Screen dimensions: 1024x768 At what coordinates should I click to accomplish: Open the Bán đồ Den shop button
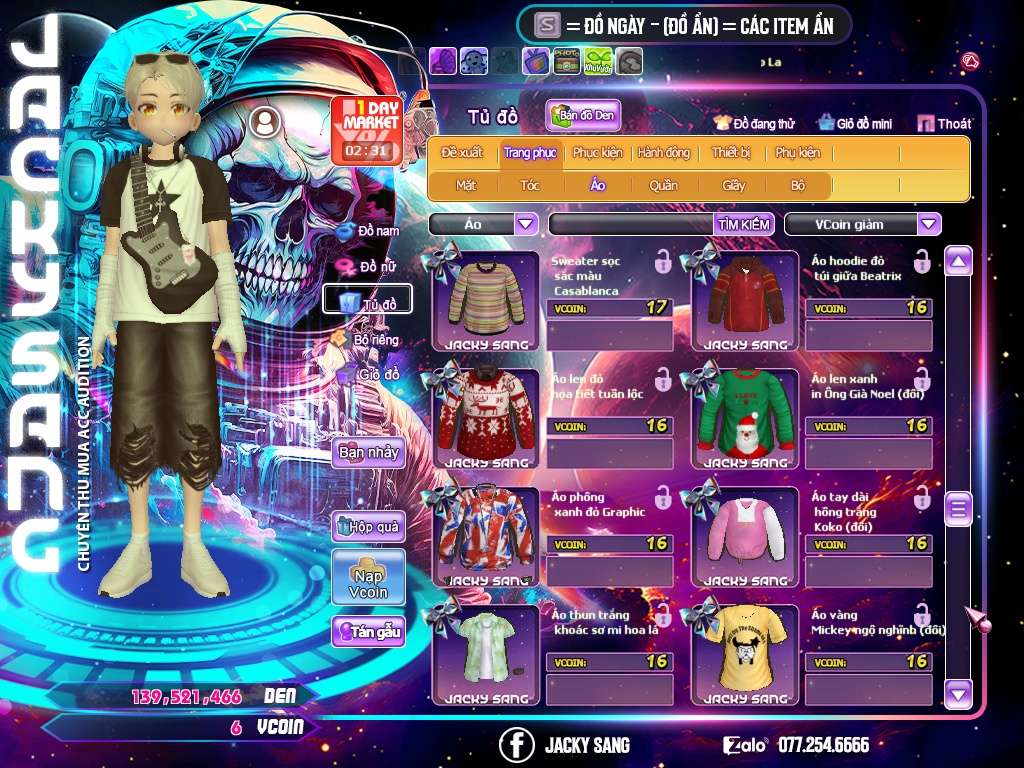pos(583,116)
